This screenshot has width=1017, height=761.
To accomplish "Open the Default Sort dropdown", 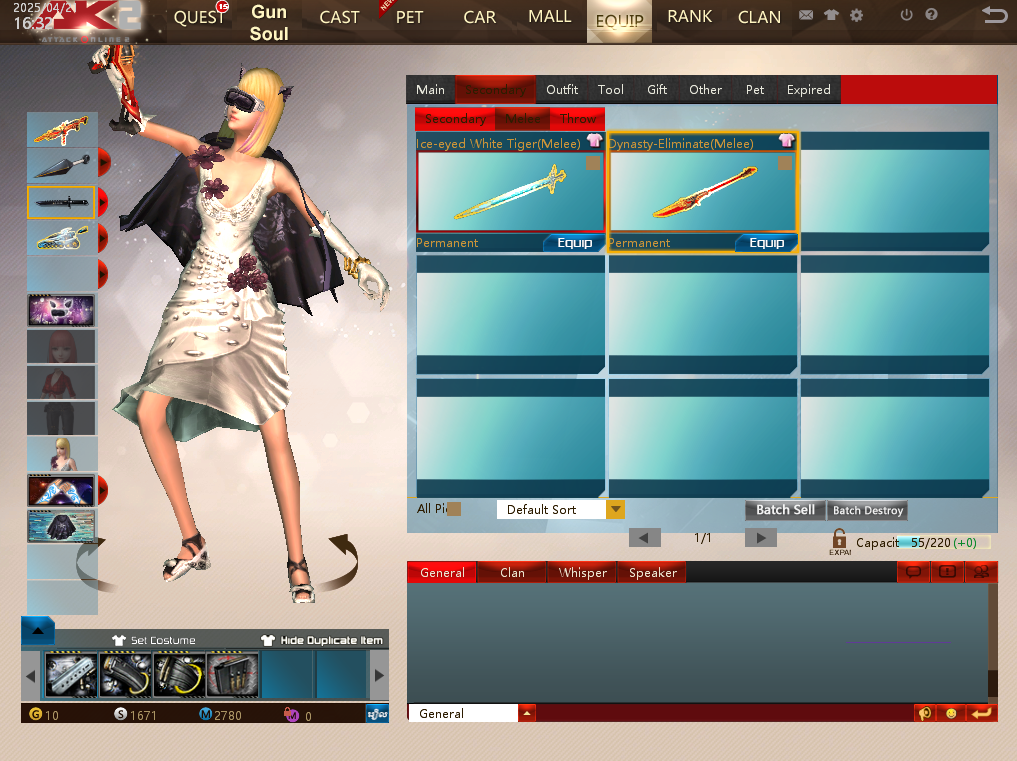I will pyautogui.click(x=616, y=510).
